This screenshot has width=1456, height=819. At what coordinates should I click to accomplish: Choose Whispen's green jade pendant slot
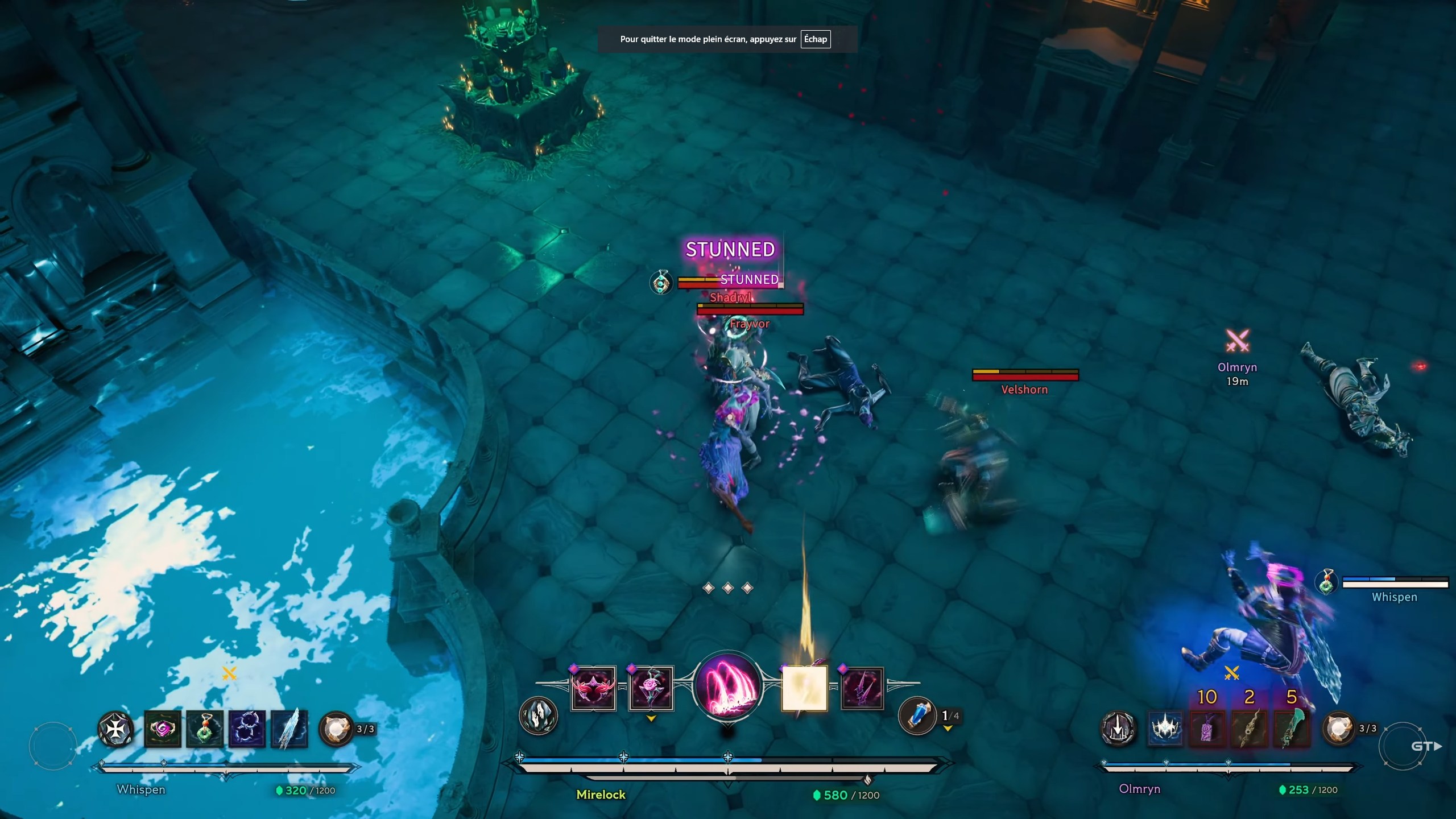click(205, 729)
